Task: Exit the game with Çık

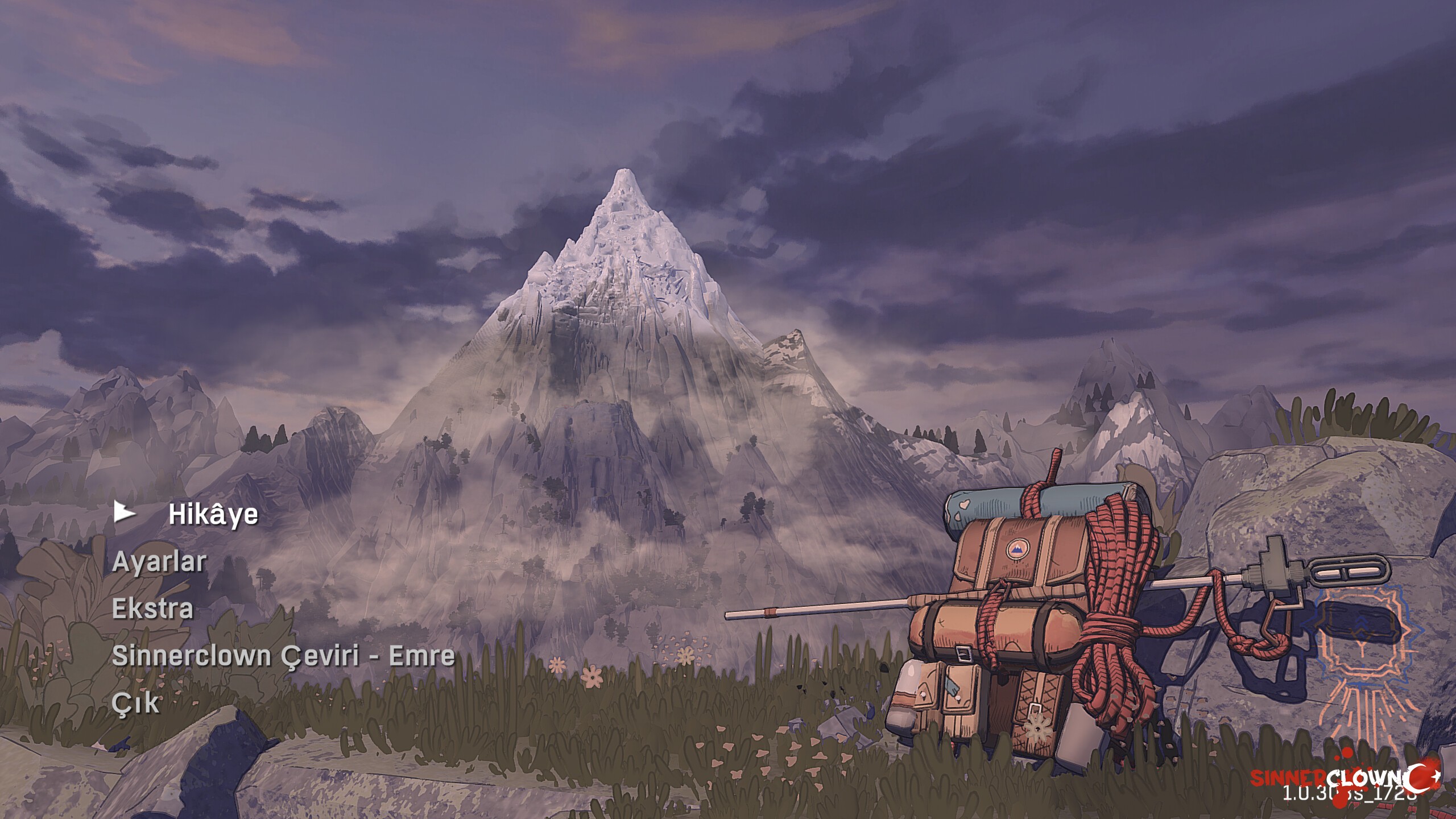Action: coord(135,703)
